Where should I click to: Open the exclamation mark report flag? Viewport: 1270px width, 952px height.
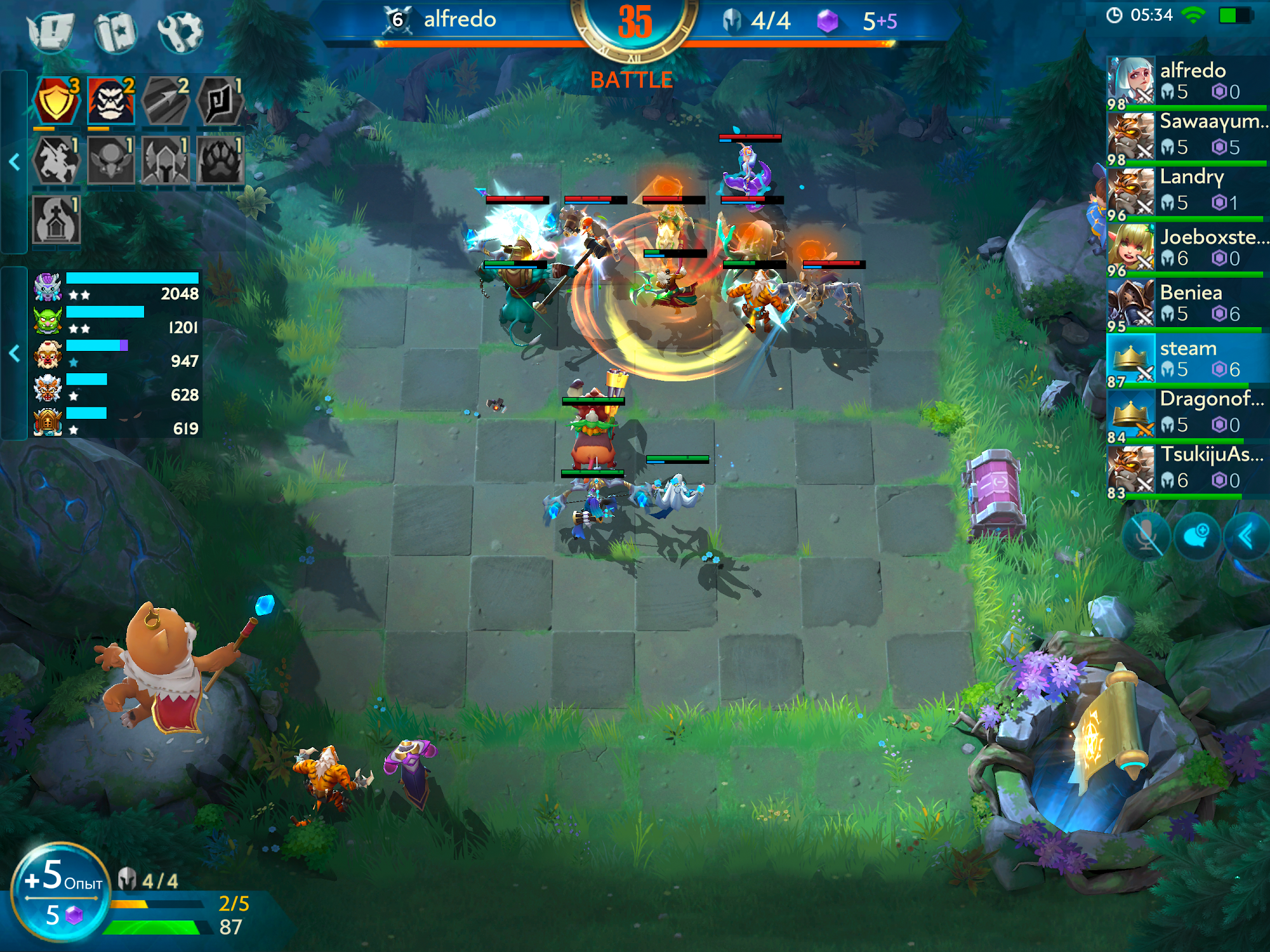tap(51, 30)
